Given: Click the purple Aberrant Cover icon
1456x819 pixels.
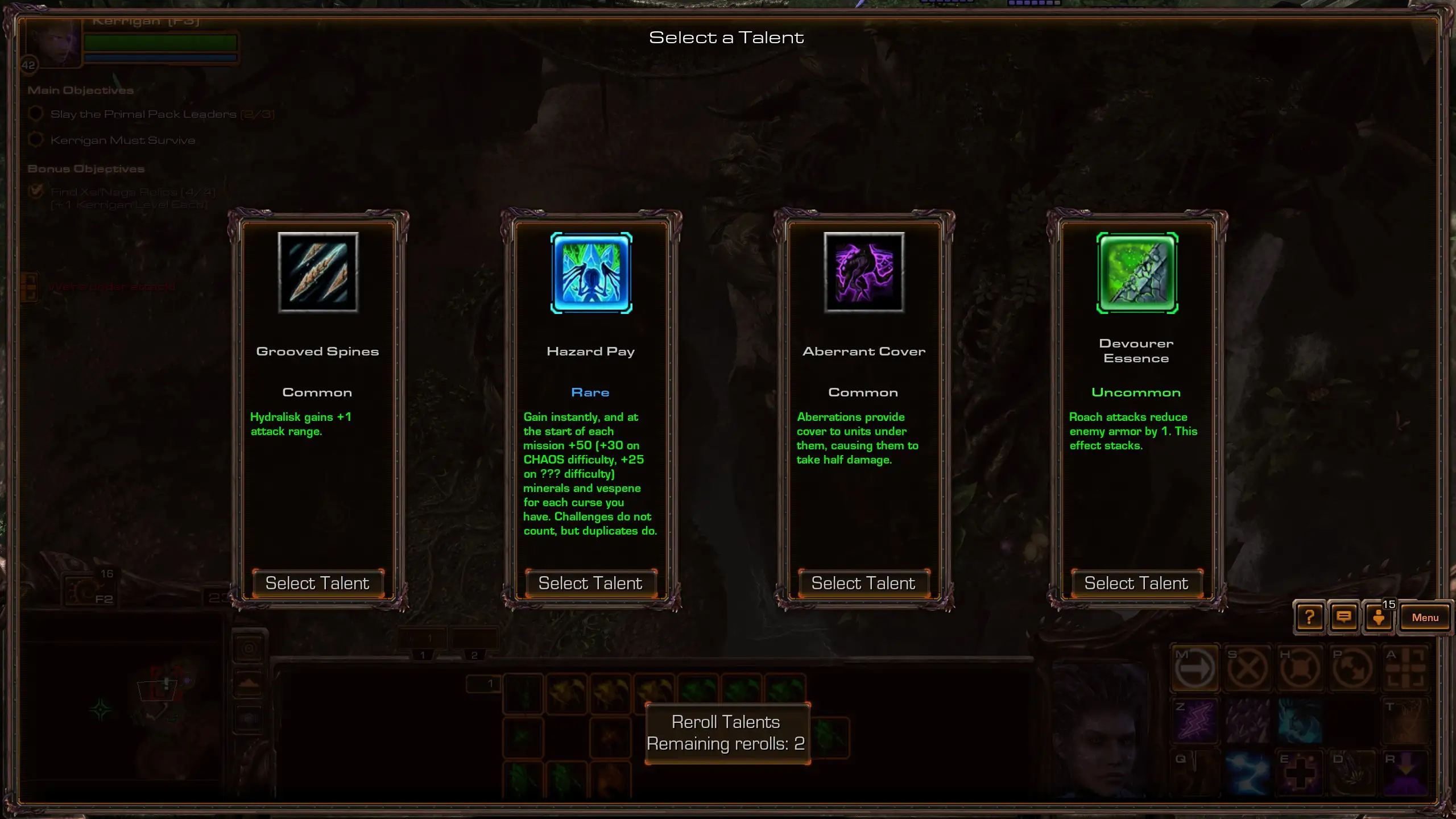Looking at the screenshot, I should (x=864, y=272).
